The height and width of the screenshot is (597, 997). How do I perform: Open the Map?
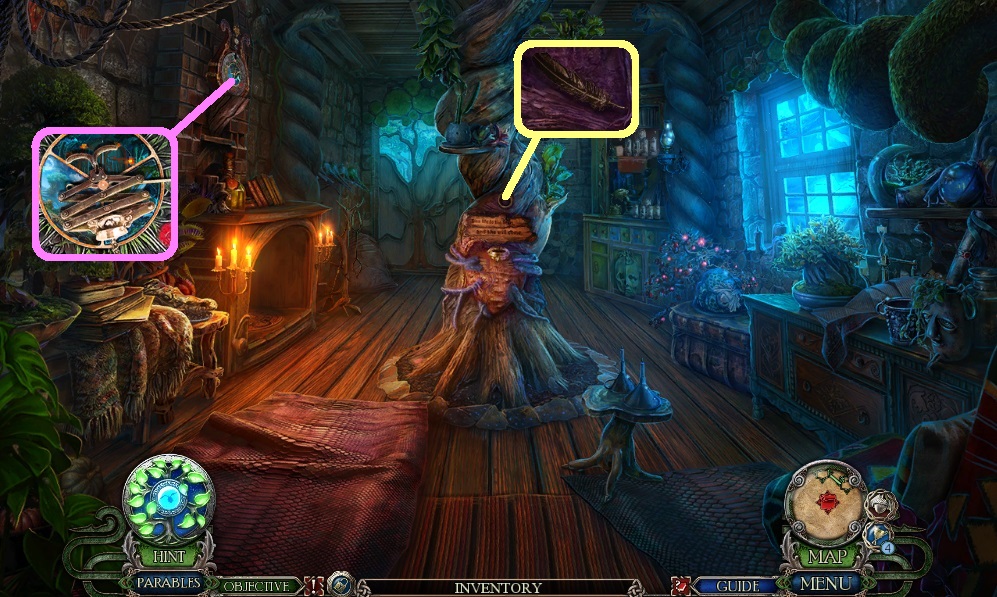[826, 555]
